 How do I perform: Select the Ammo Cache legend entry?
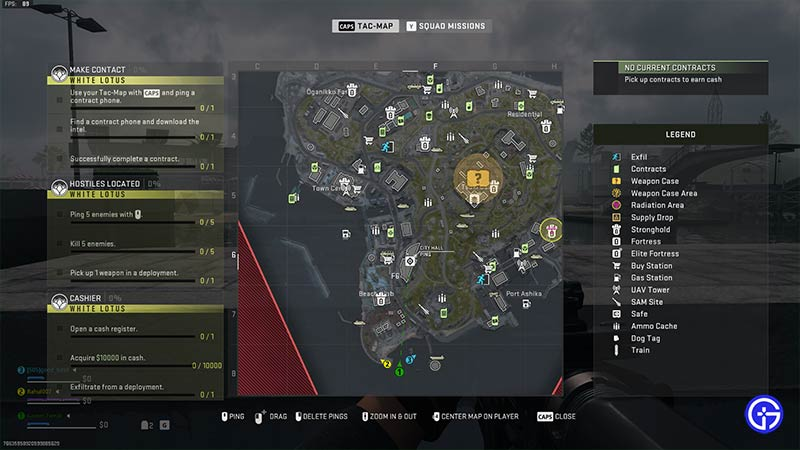coord(654,325)
